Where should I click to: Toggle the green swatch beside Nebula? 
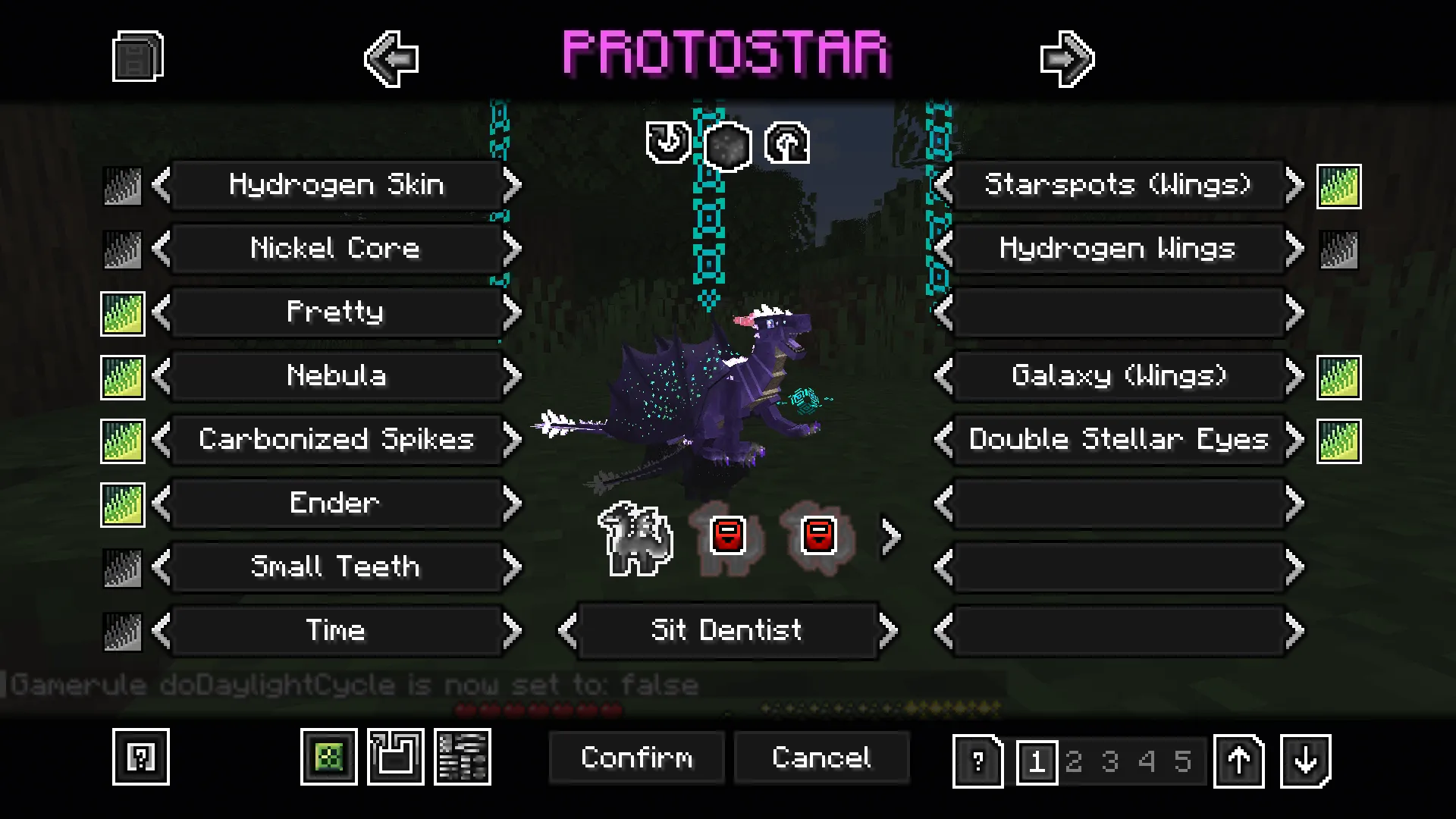122,376
